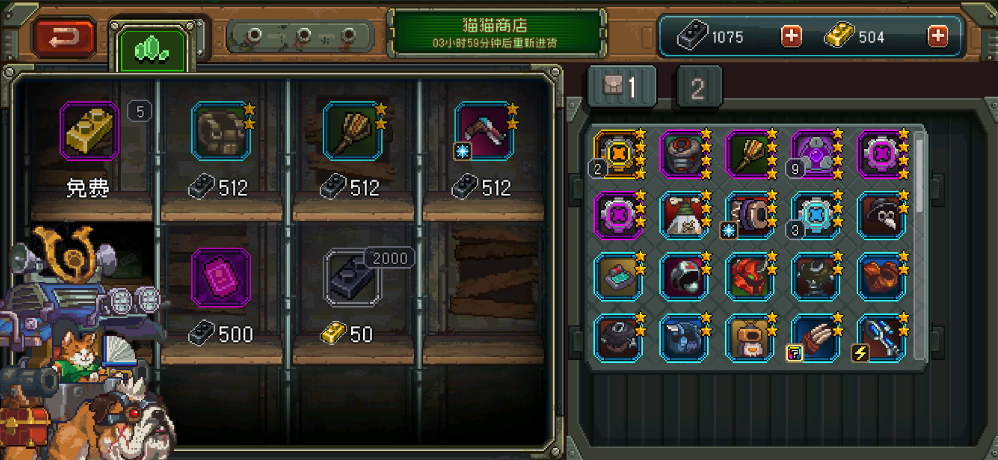Switch to inventory page 1 tab

point(620,89)
